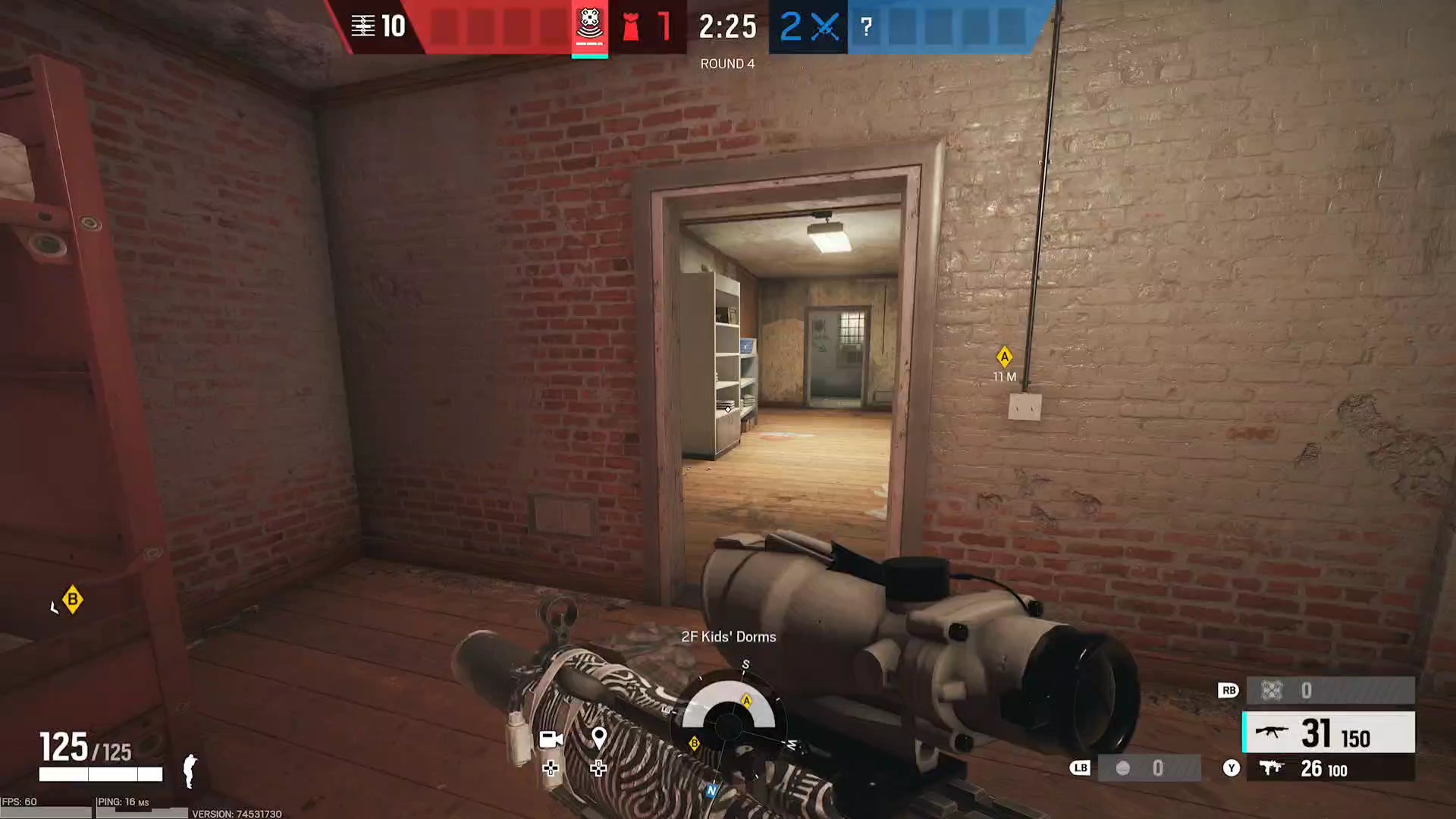The image size is (1456, 819).
Task: Click the objective B diamond marker
Action: 72,600
